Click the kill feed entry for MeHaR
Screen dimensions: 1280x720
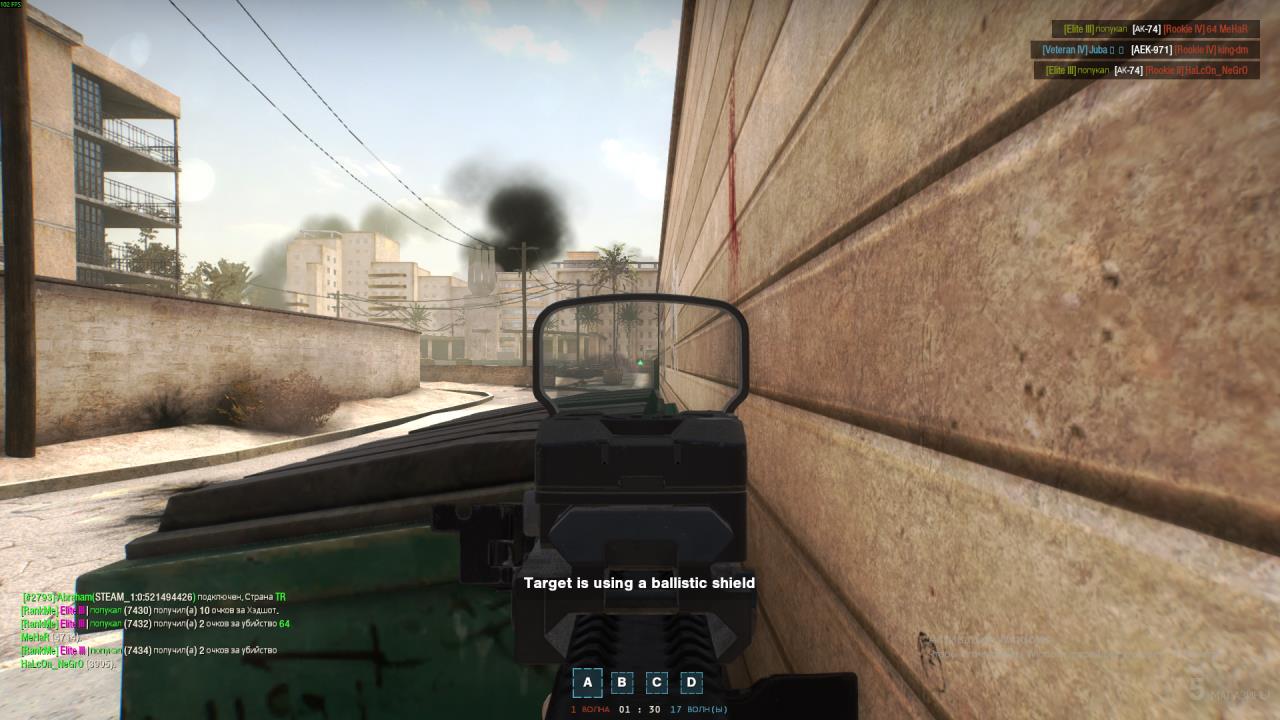[1155, 29]
